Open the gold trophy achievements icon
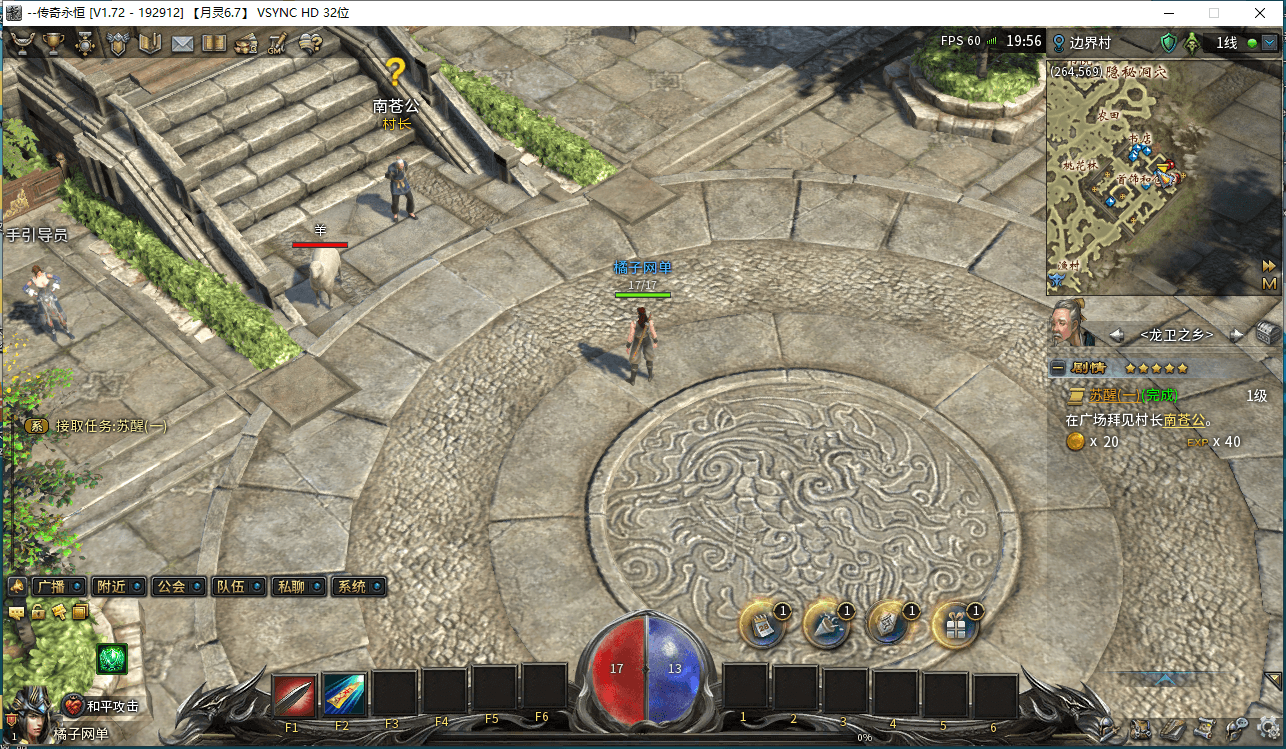 pyautogui.click(x=53, y=44)
